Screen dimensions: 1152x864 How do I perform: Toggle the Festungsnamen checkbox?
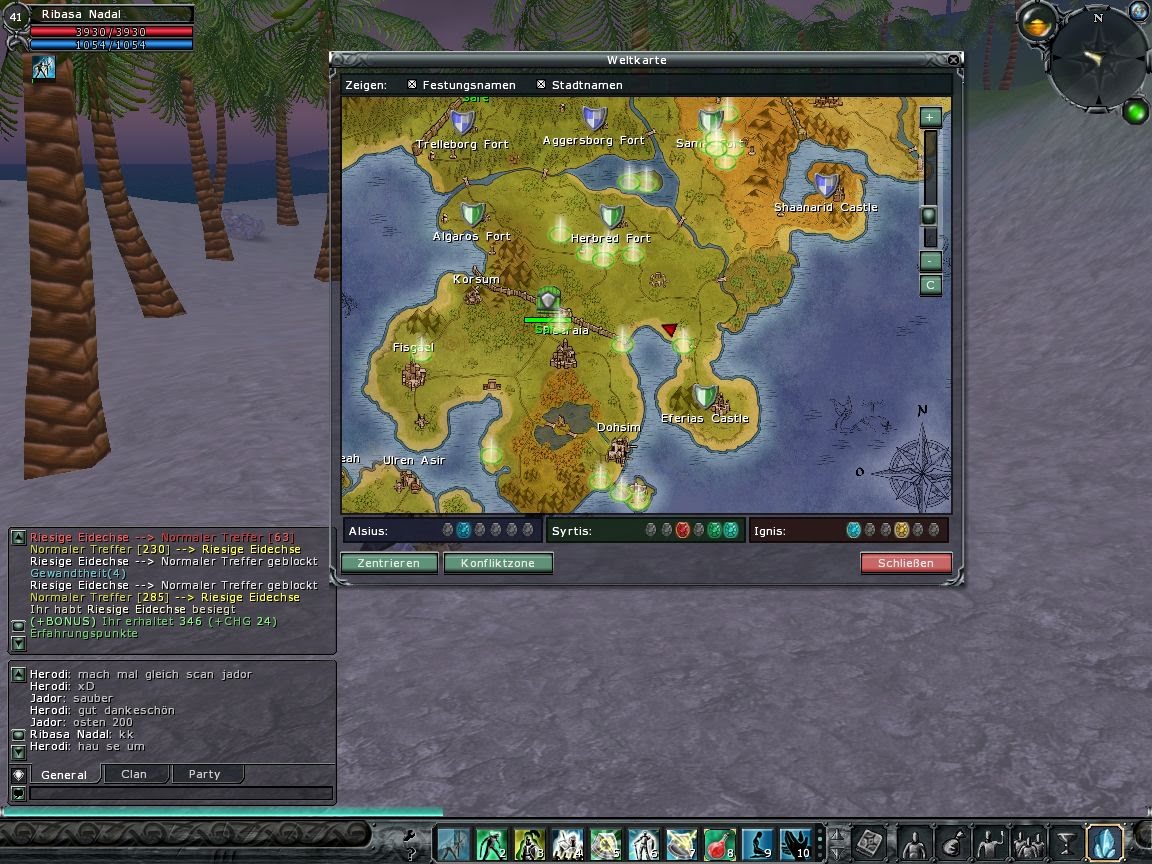(412, 85)
